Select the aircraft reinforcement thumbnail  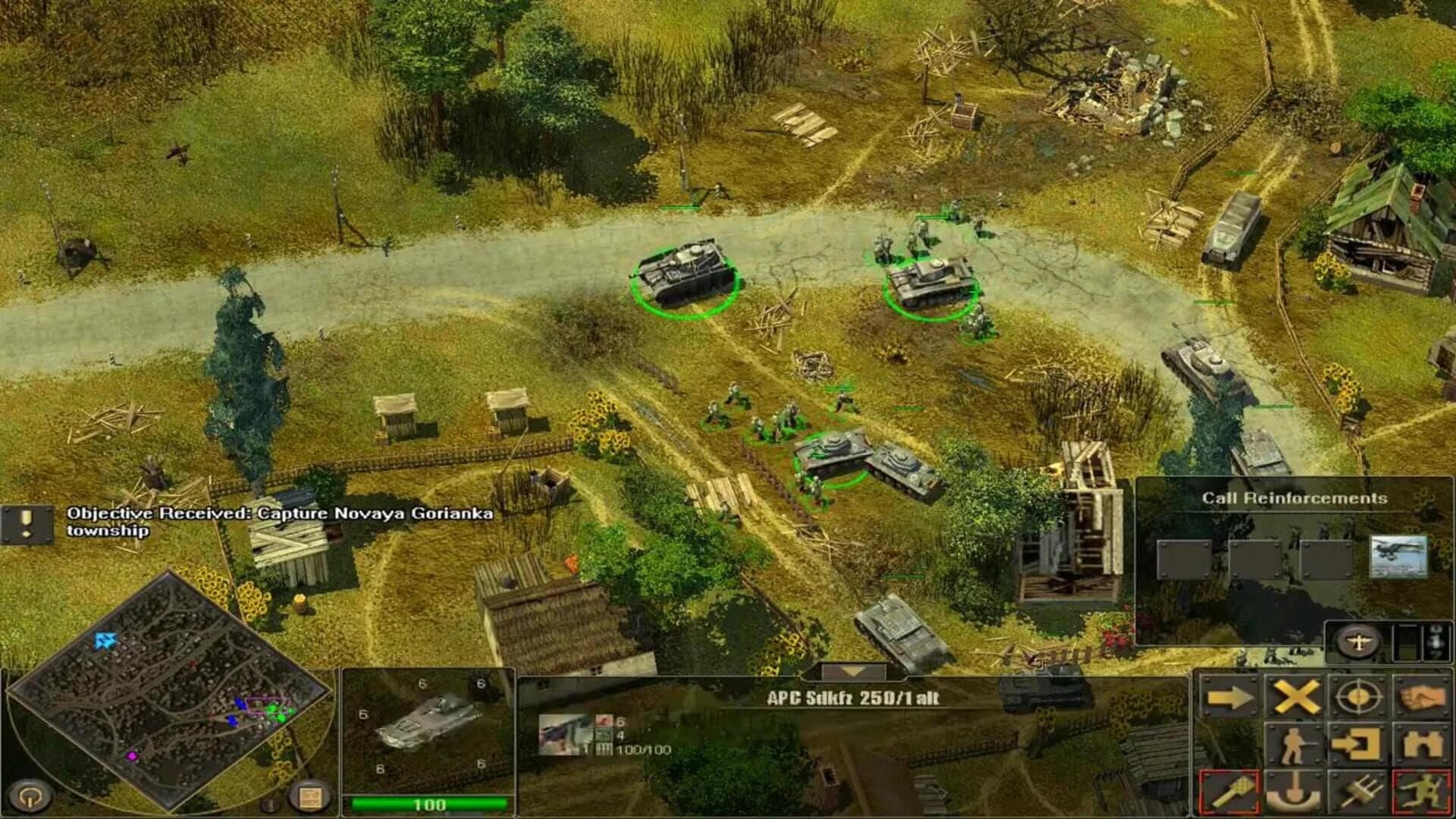[1399, 557]
